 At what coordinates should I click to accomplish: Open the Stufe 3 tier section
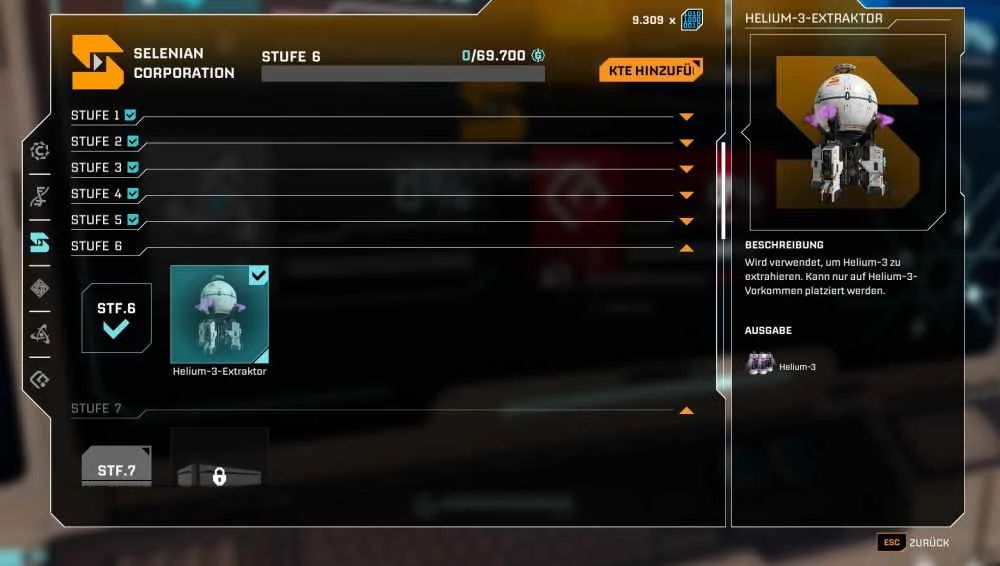tap(686, 168)
